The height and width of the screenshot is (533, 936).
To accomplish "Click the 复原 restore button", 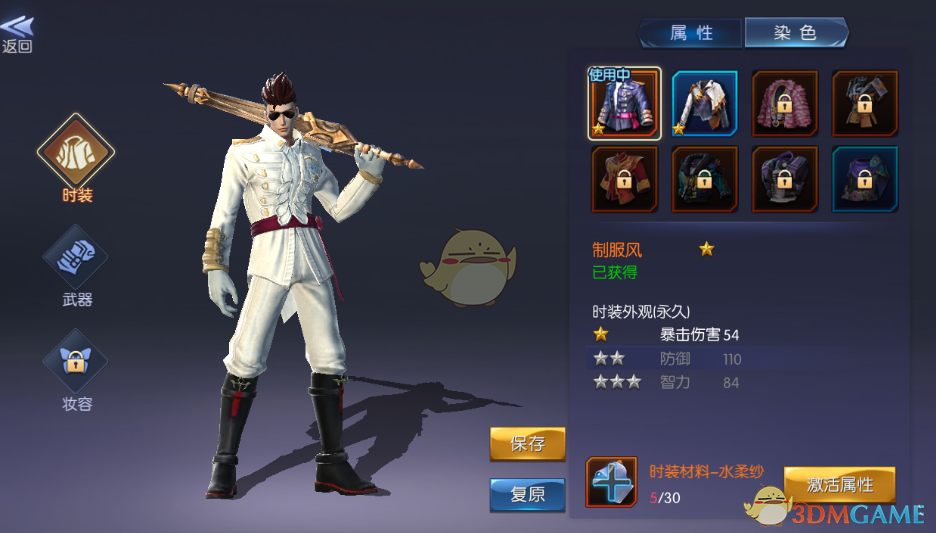I will pos(527,494).
